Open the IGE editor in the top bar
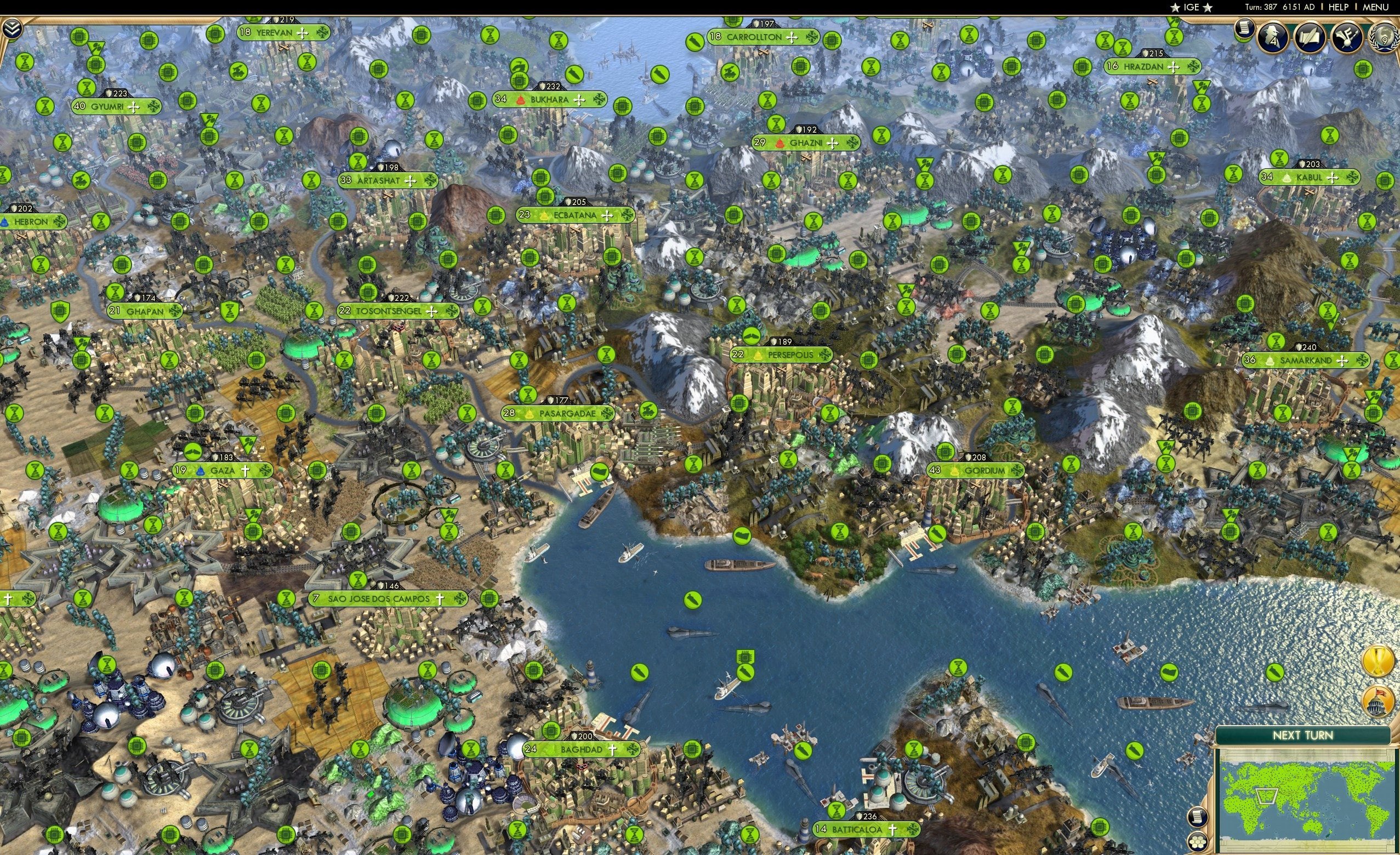Image resolution: width=1400 pixels, height=855 pixels. 1192,7
